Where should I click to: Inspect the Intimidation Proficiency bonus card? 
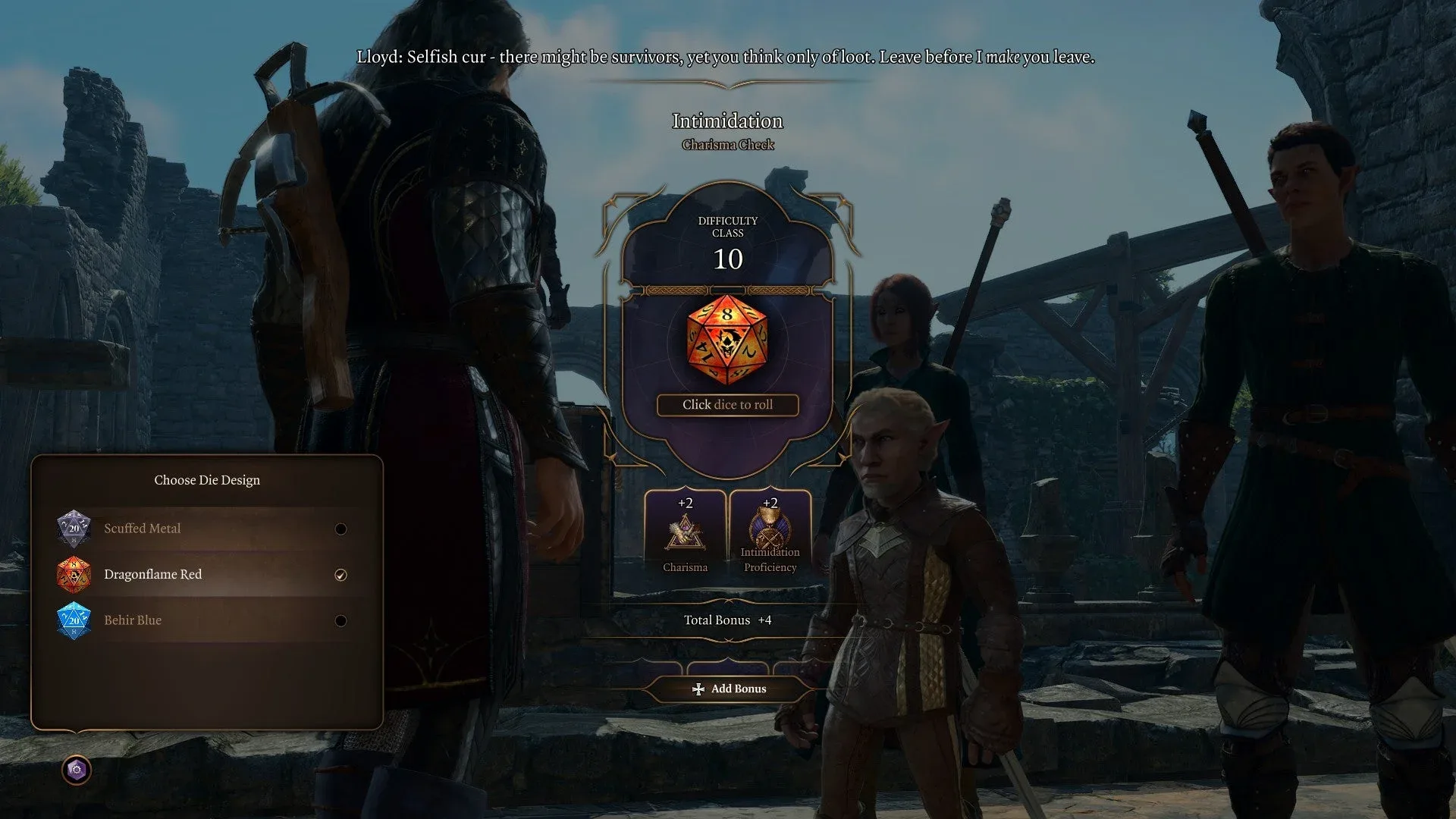770,533
